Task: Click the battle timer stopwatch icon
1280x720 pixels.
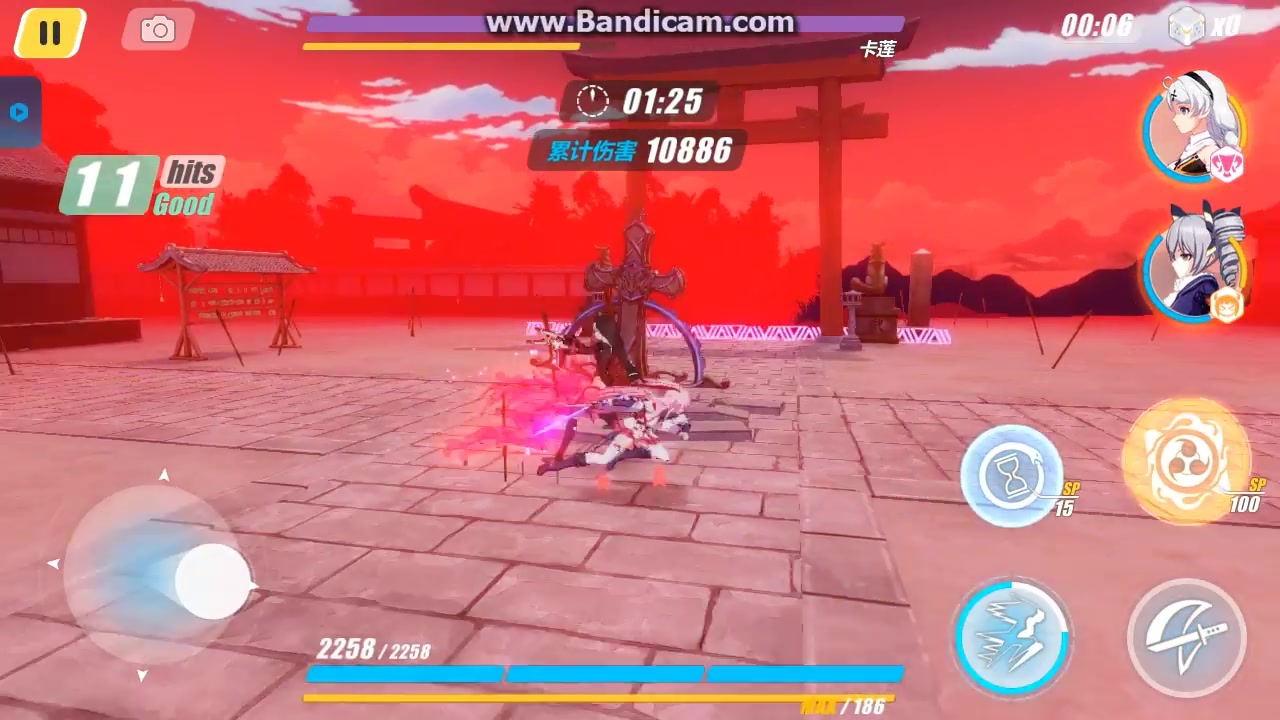Action: coord(594,100)
